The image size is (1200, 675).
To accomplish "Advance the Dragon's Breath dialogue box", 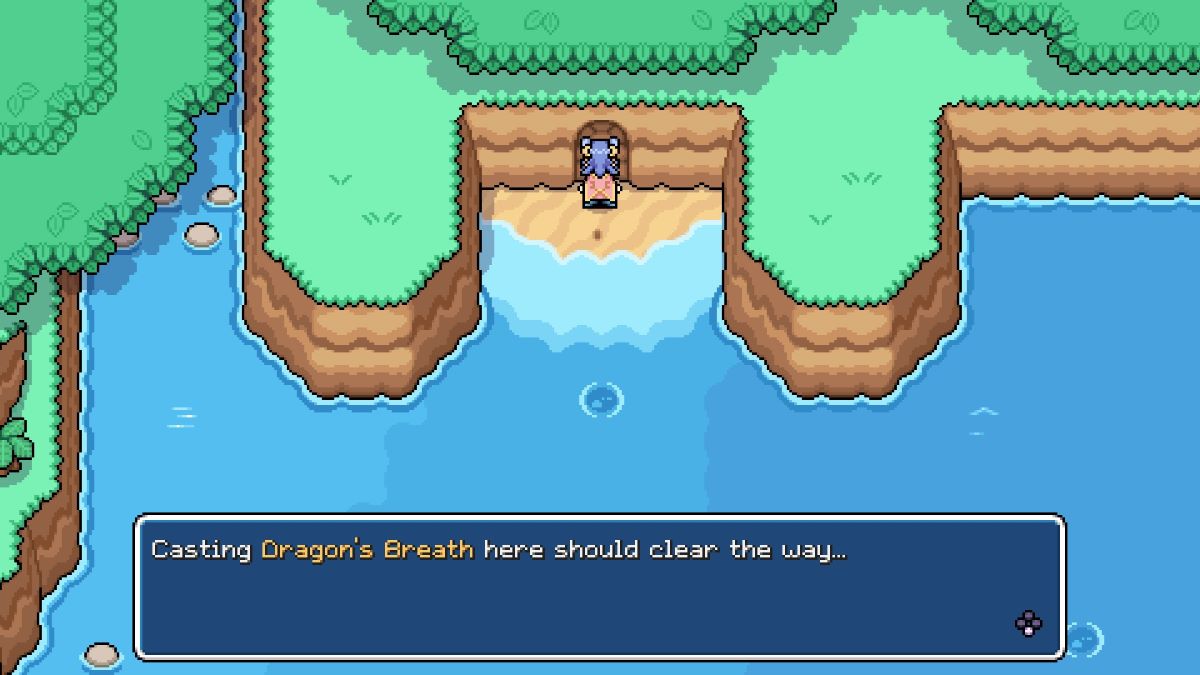I will [x=1028, y=624].
